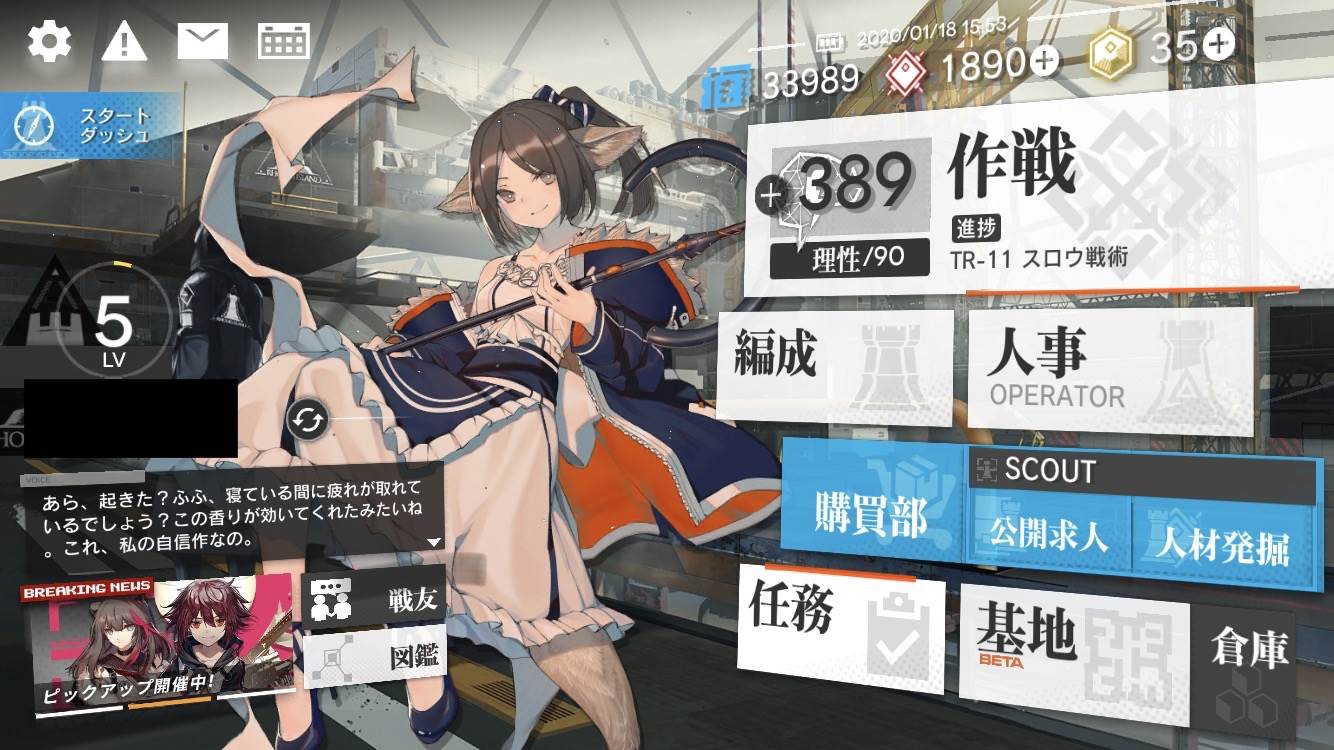The height and width of the screenshot is (750, 1334).
Task: Open the 編成 squad menu
Action: coord(834,365)
